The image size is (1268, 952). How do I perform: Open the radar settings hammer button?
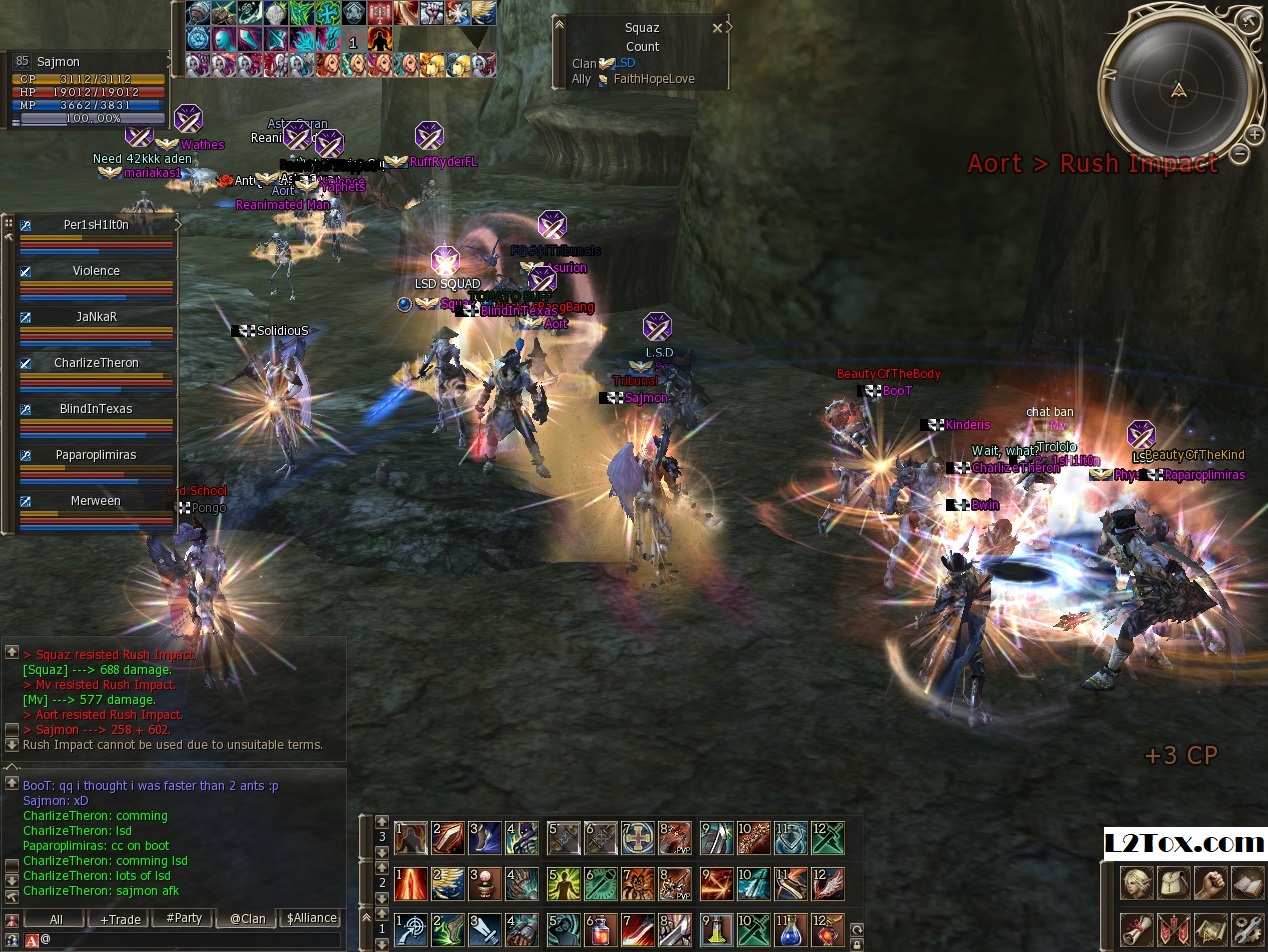(1247, 19)
